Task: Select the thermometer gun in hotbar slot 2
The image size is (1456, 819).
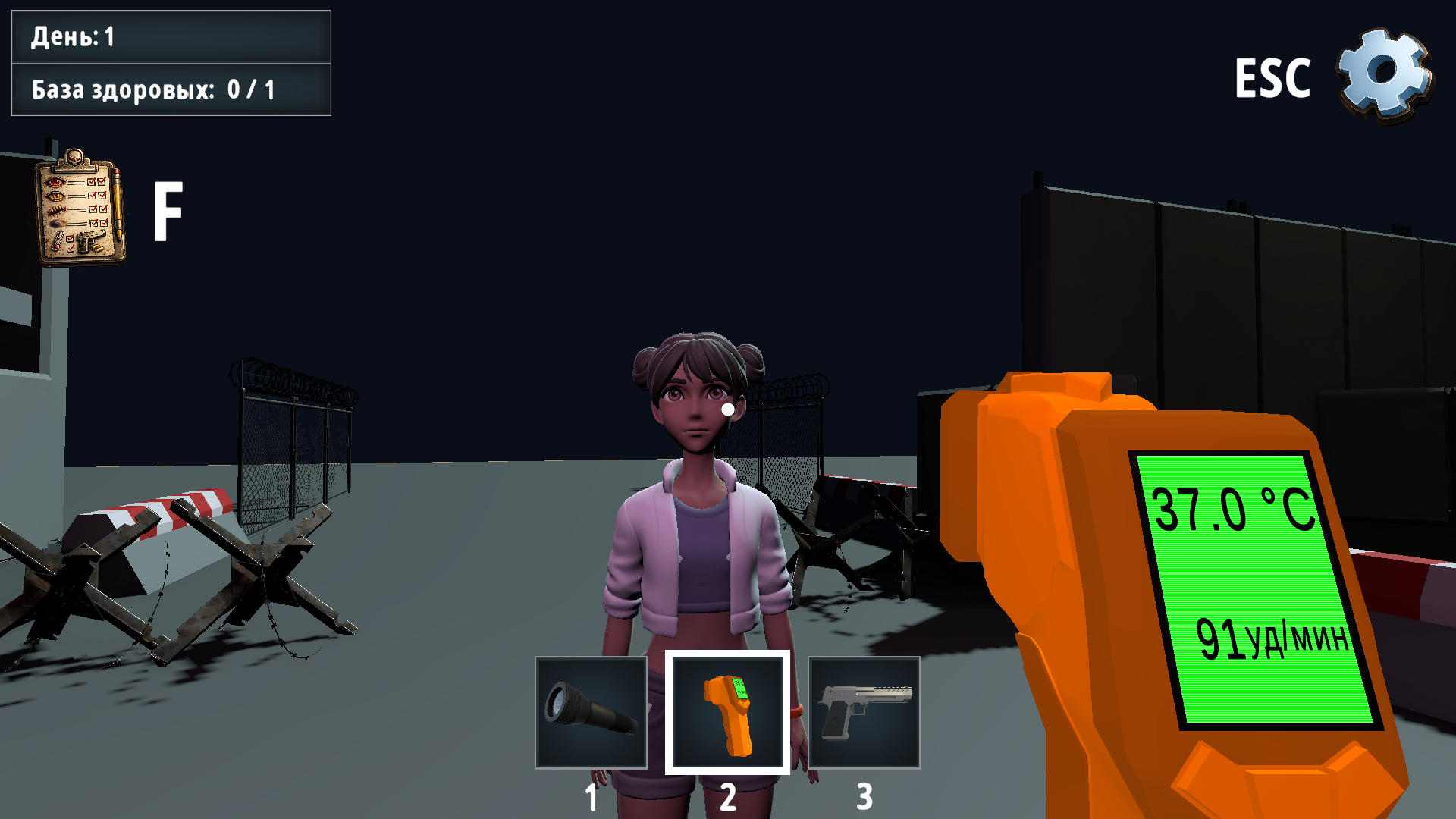Action: point(726,714)
